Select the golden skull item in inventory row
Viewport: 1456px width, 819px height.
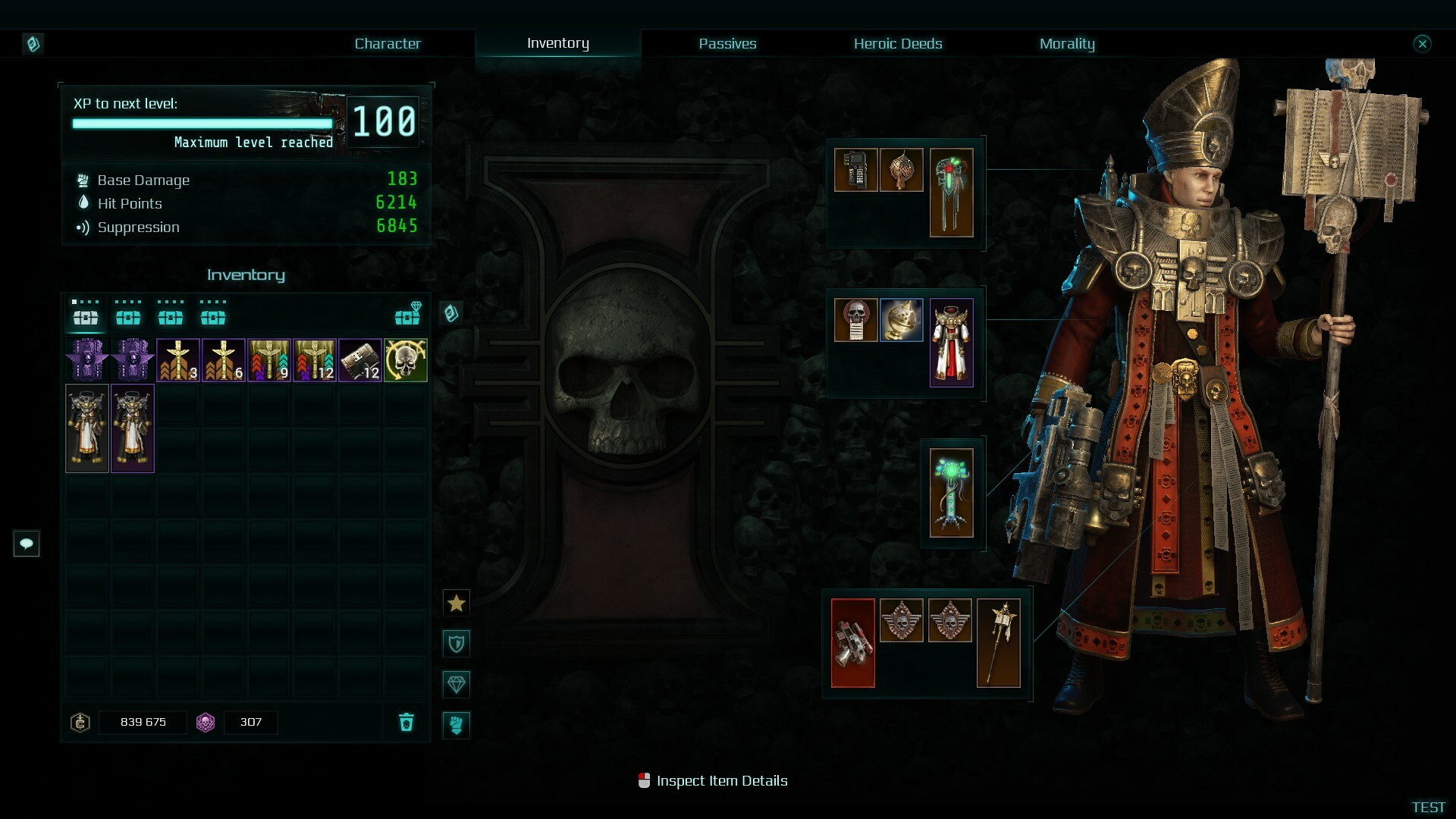[405, 360]
